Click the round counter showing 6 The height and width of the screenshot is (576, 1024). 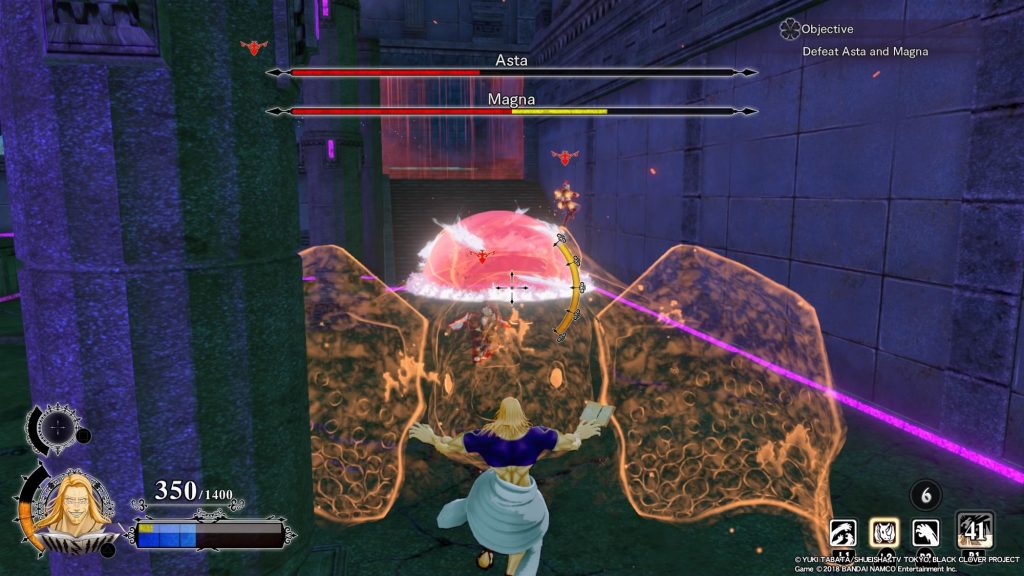coord(926,495)
